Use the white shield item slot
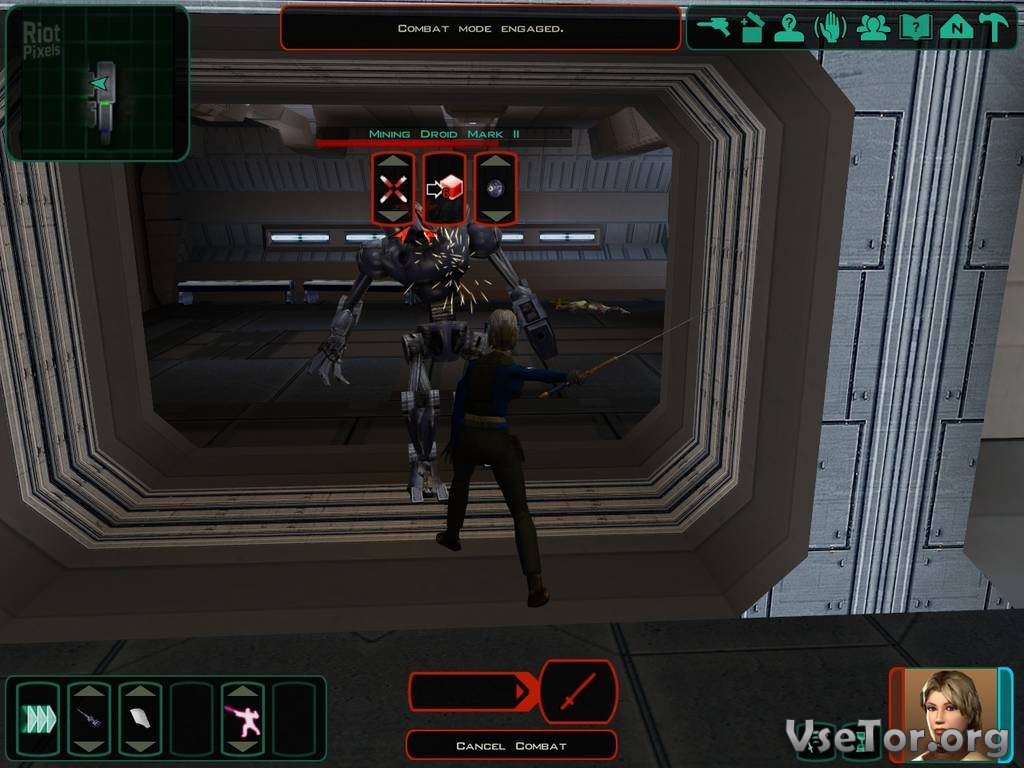Viewport: 1024px width, 768px height. click(140, 718)
